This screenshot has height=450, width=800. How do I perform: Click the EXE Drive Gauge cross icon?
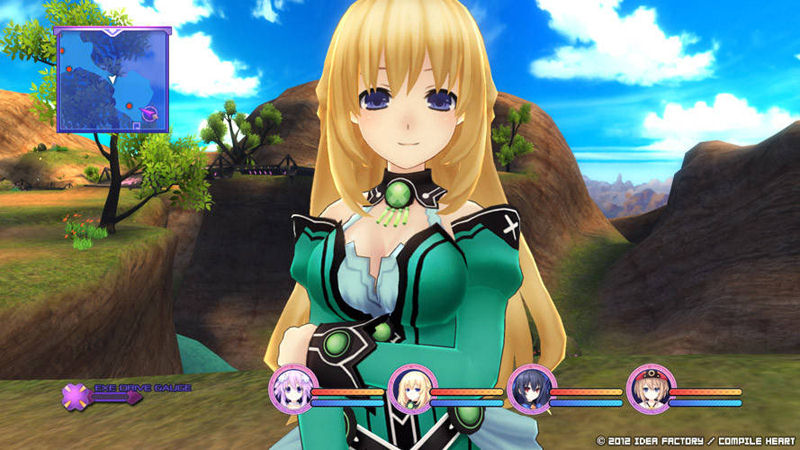pyautogui.click(x=76, y=397)
